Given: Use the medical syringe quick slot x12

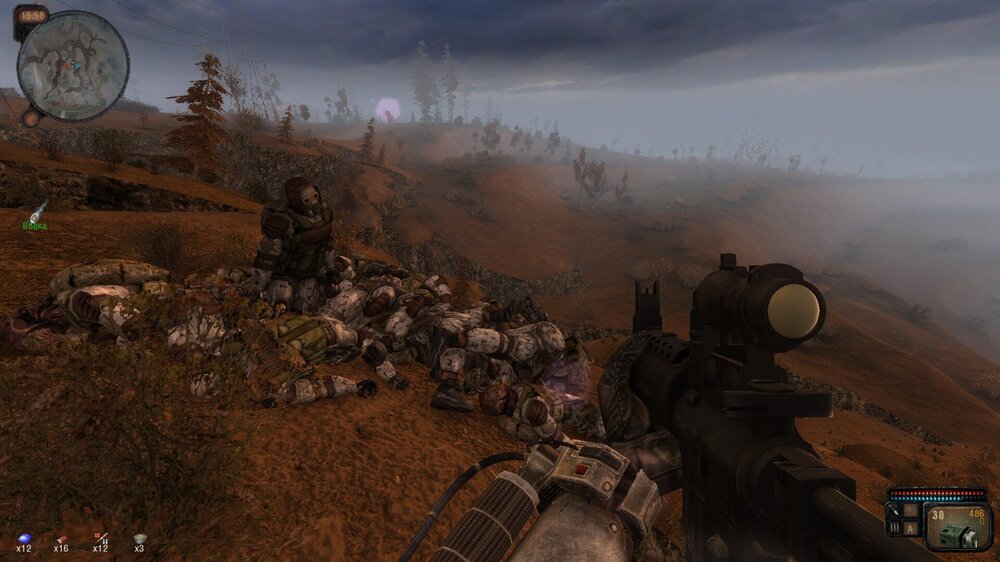Looking at the screenshot, I should click(100, 539).
